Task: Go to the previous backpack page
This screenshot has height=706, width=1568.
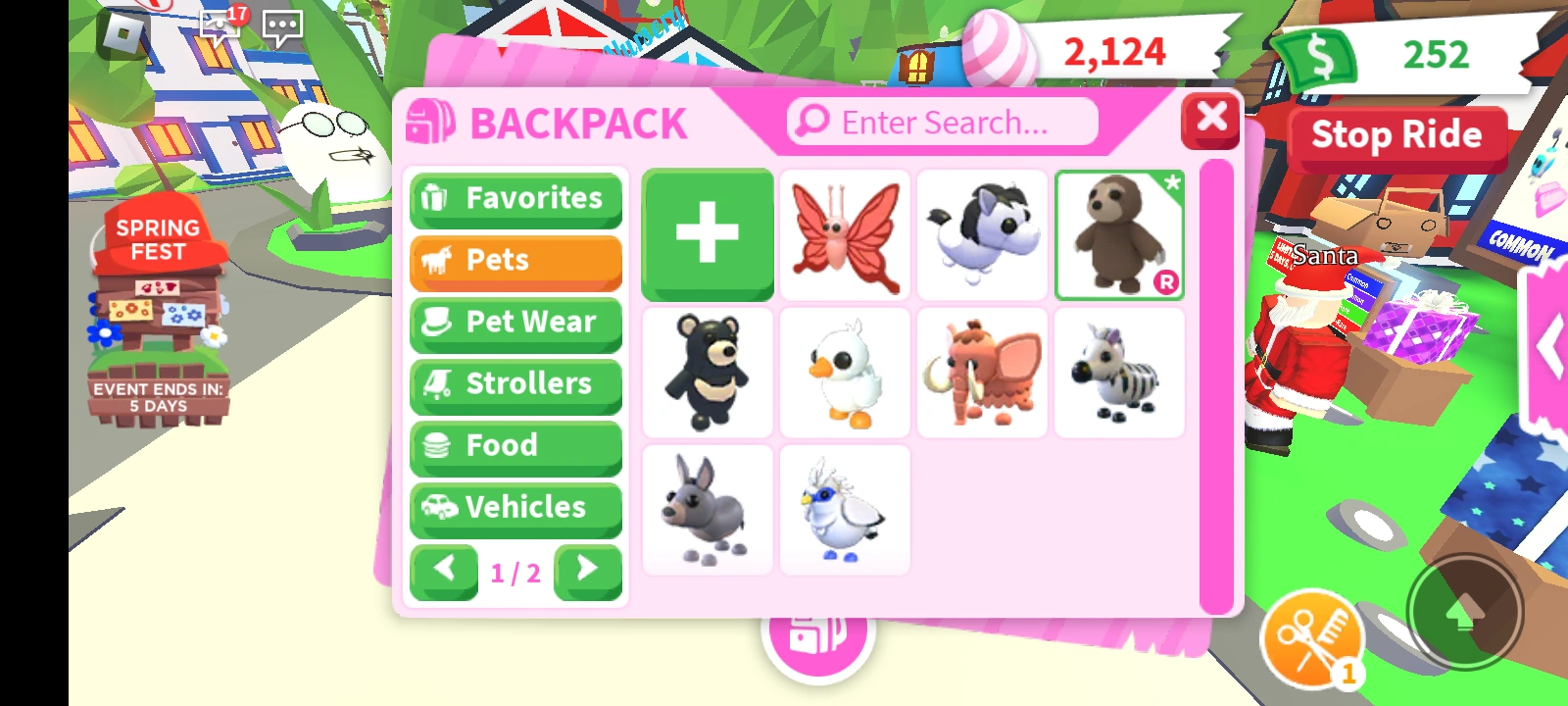Action: tap(443, 572)
